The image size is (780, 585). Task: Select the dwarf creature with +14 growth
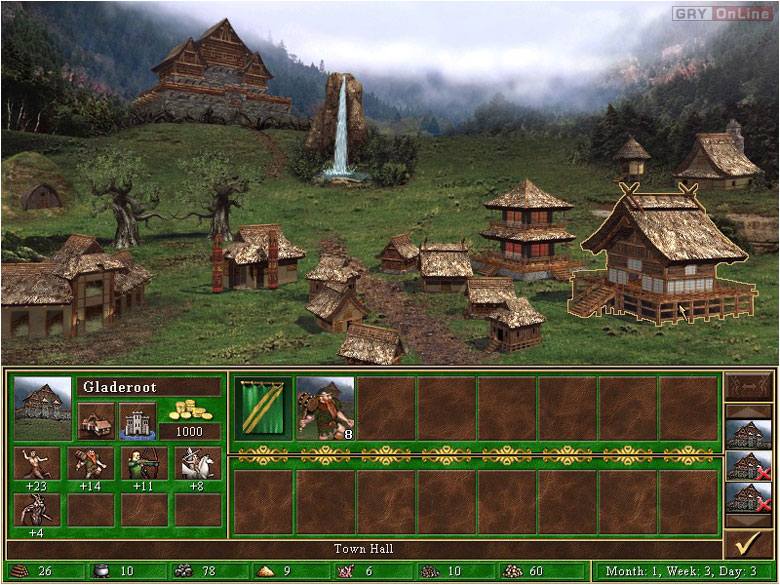click(x=89, y=463)
